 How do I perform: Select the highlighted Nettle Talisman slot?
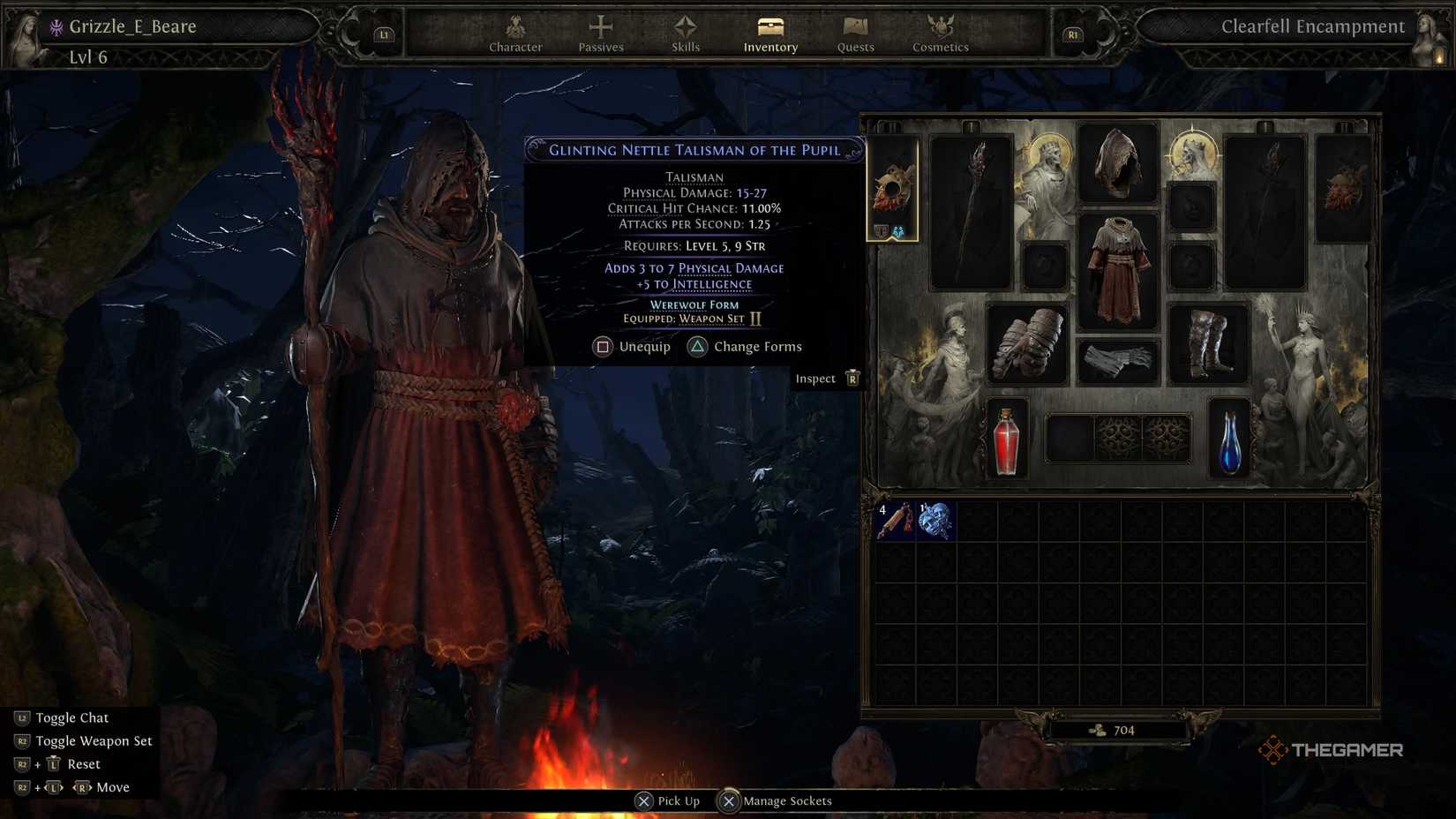(891, 185)
